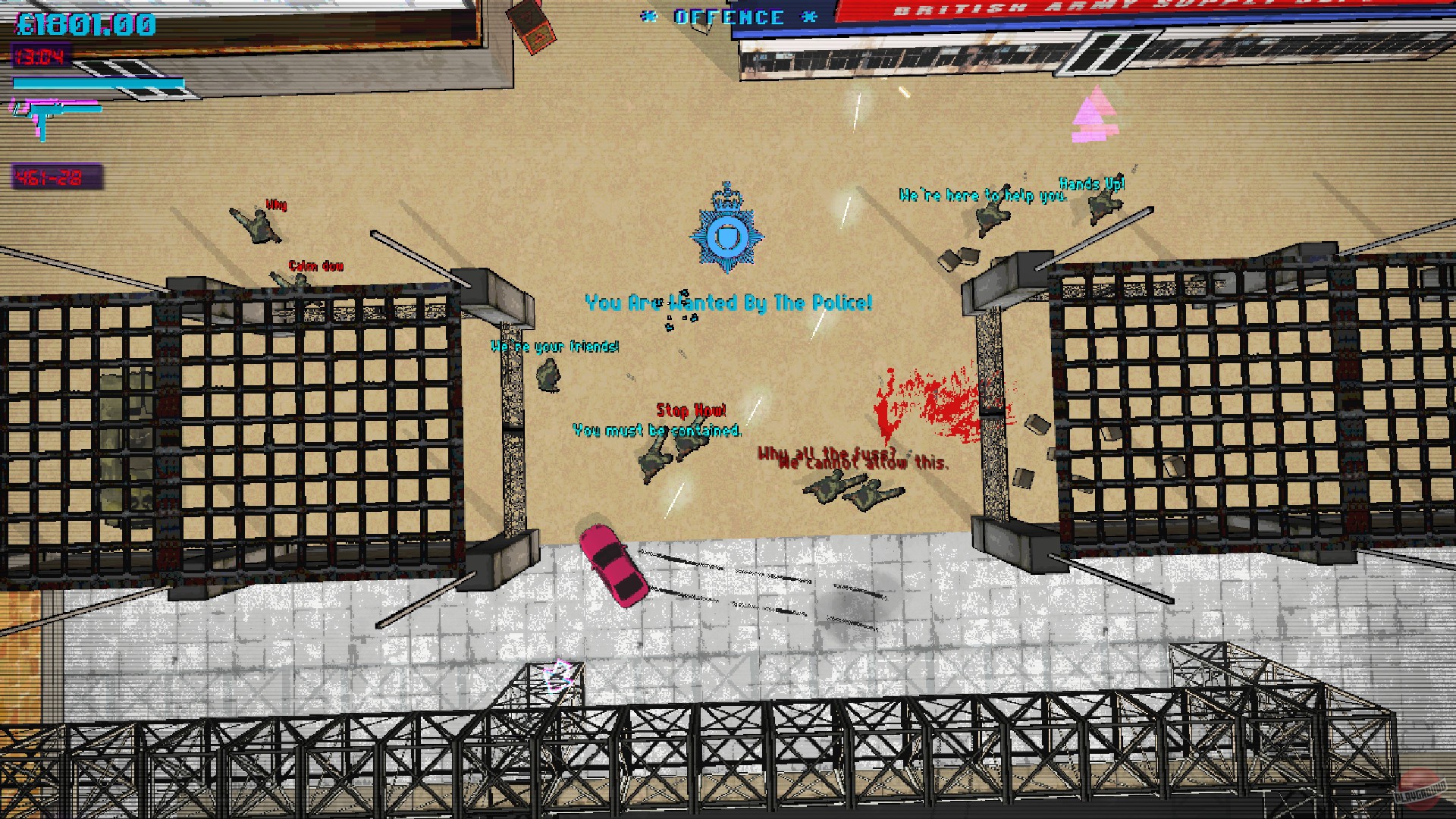
Task: Click the Hands Up! speech text
Action: pos(1093,183)
